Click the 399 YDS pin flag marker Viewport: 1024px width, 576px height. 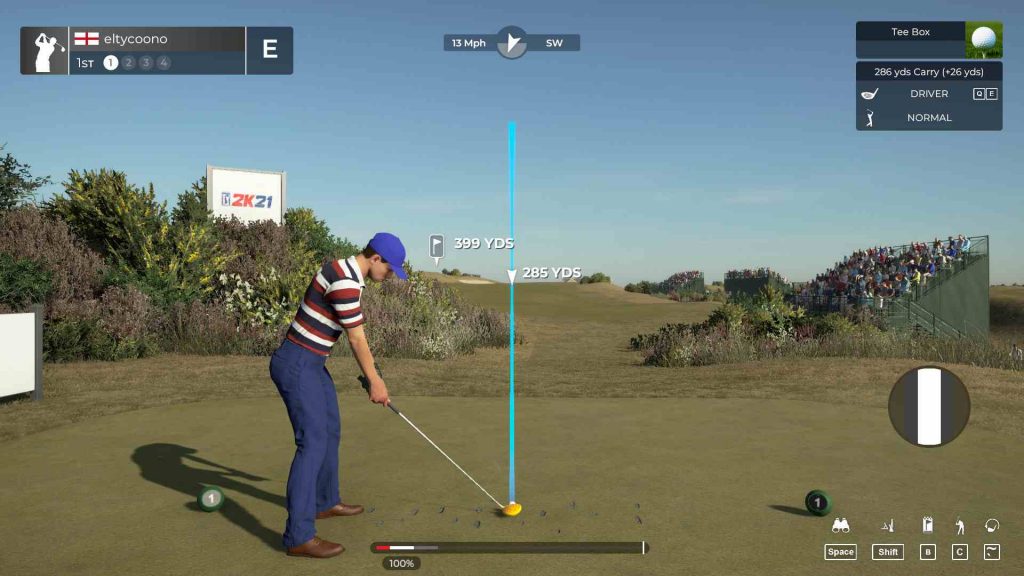437,245
